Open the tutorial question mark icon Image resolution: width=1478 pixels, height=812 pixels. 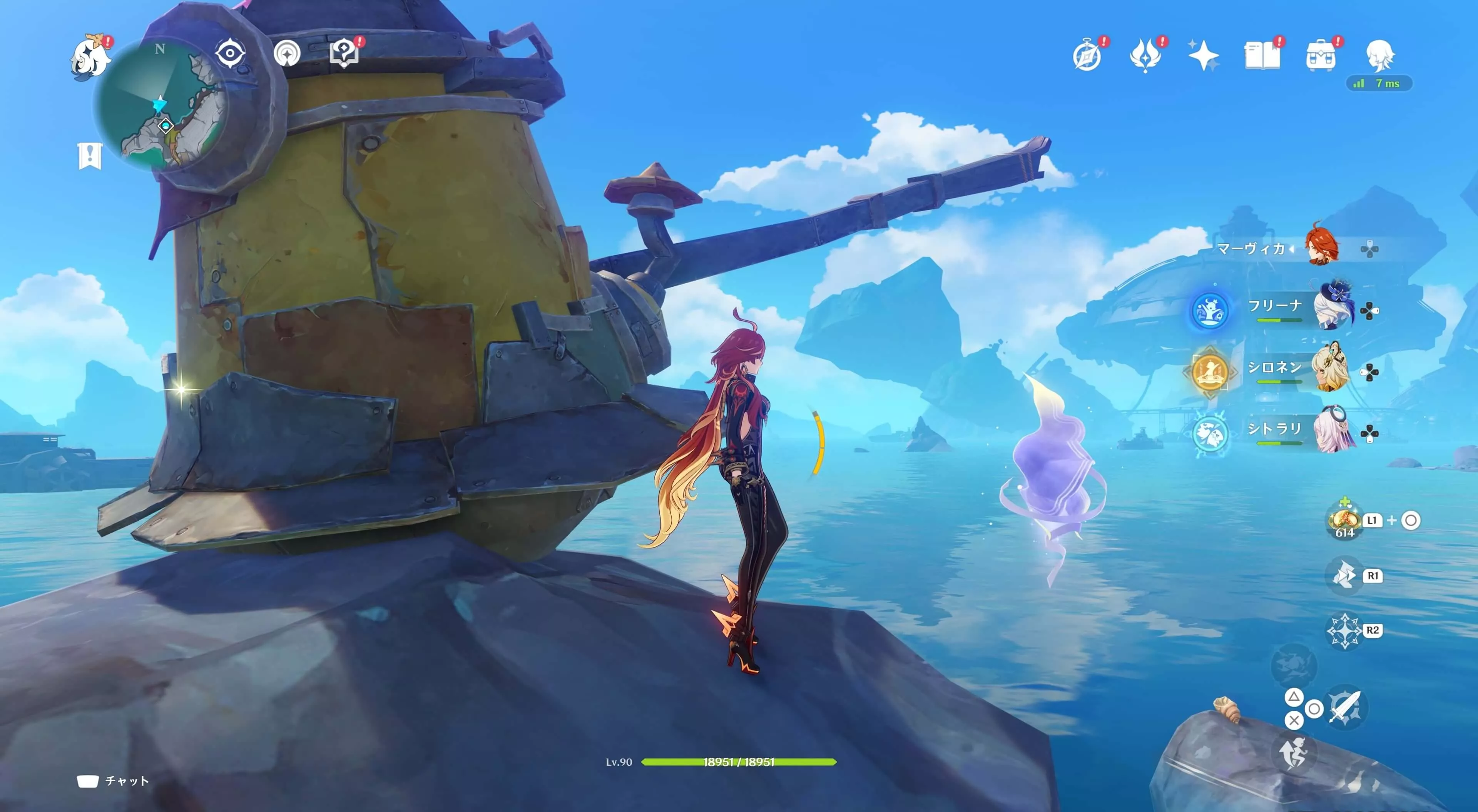(x=344, y=53)
